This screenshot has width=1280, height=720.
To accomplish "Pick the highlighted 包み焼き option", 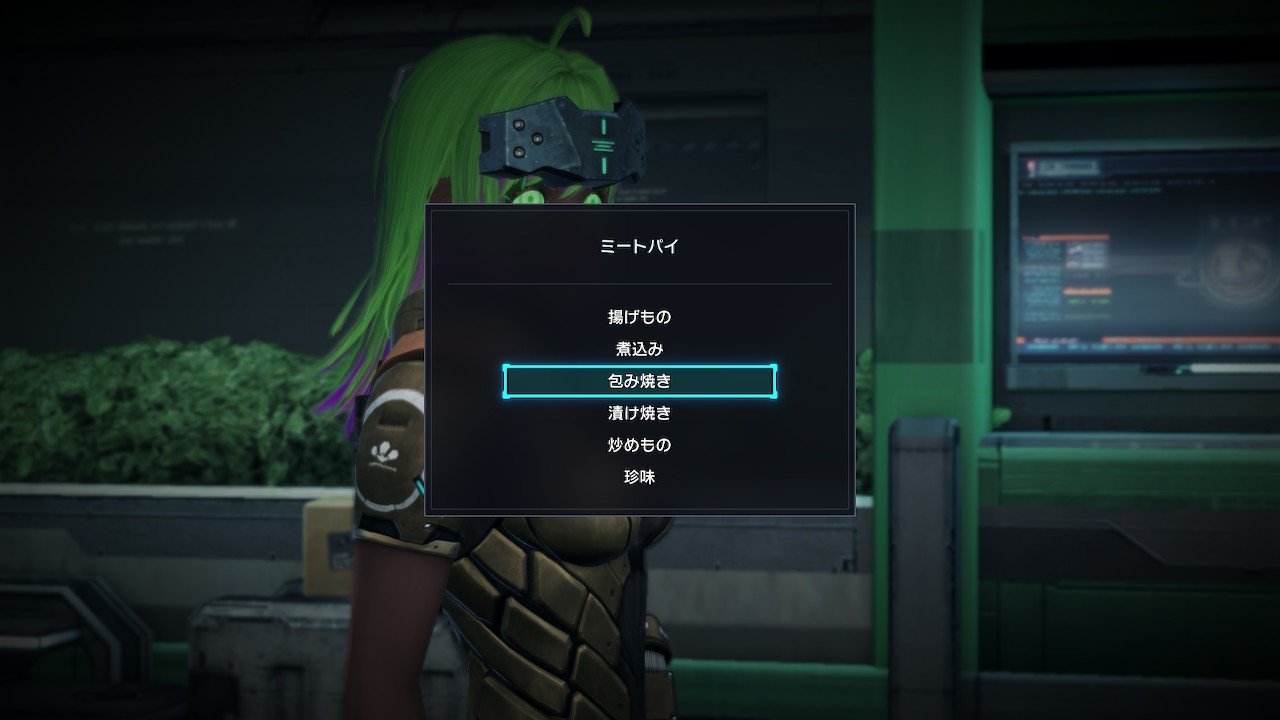I will coord(639,381).
